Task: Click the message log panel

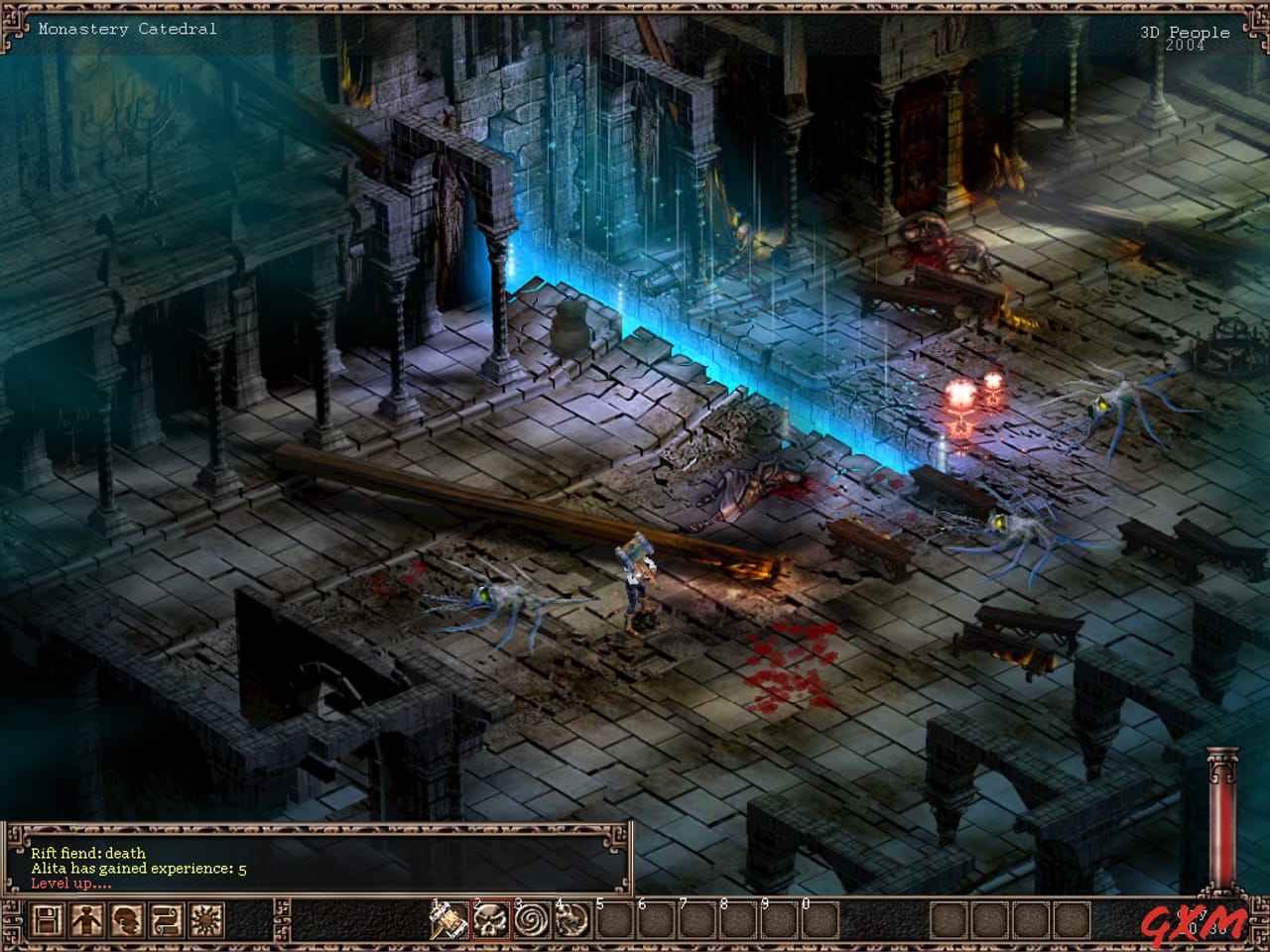Action: pos(317,858)
